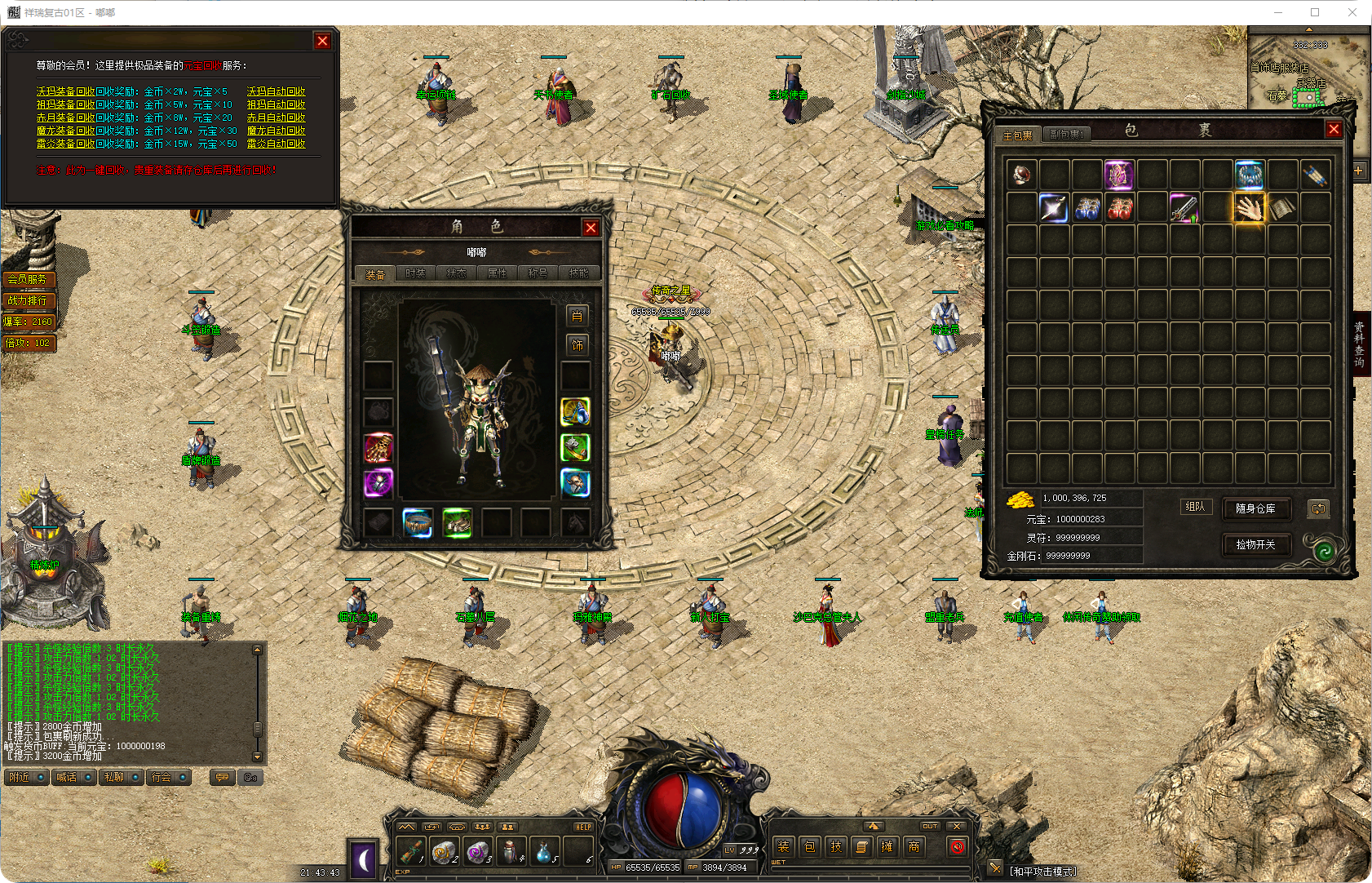Click the 沃玛自动回收 recycle link
Image resolution: width=1372 pixels, height=883 pixels.
tap(276, 91)
